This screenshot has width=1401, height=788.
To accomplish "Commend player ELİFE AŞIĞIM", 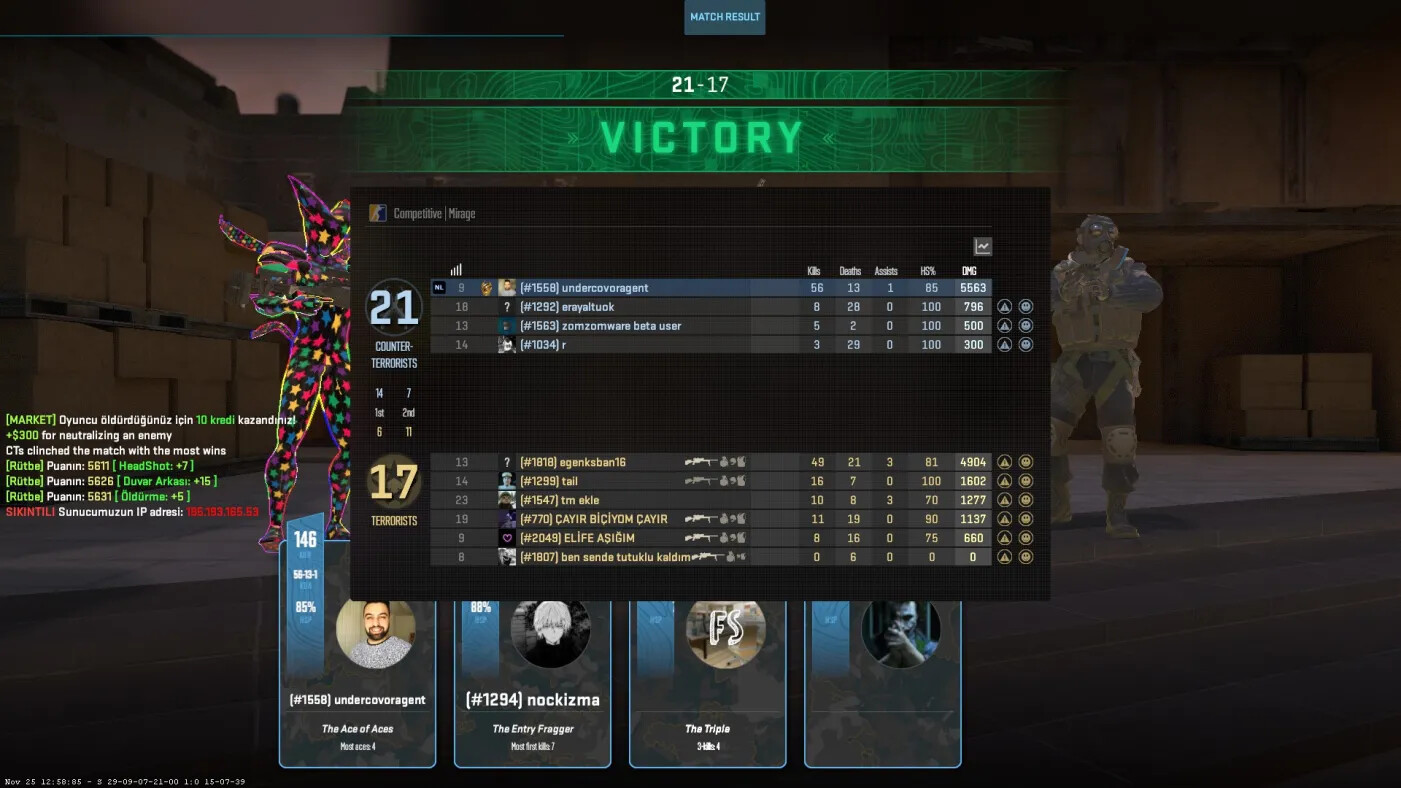I will (1025, 538).
